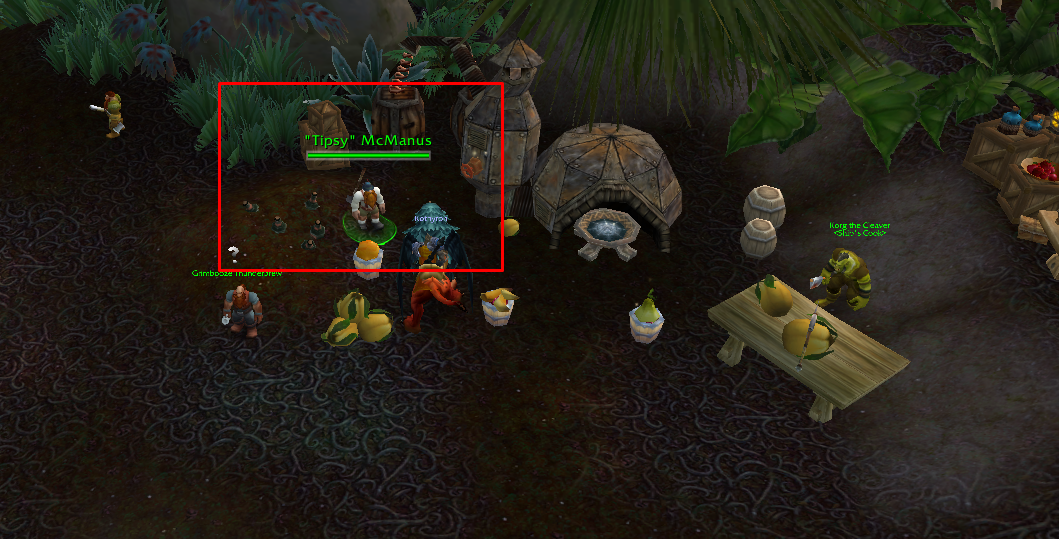Target the Gambooze Thunderbrew name label
The width and height of the screenshot is (1059, 539).
tap(232, 272)
